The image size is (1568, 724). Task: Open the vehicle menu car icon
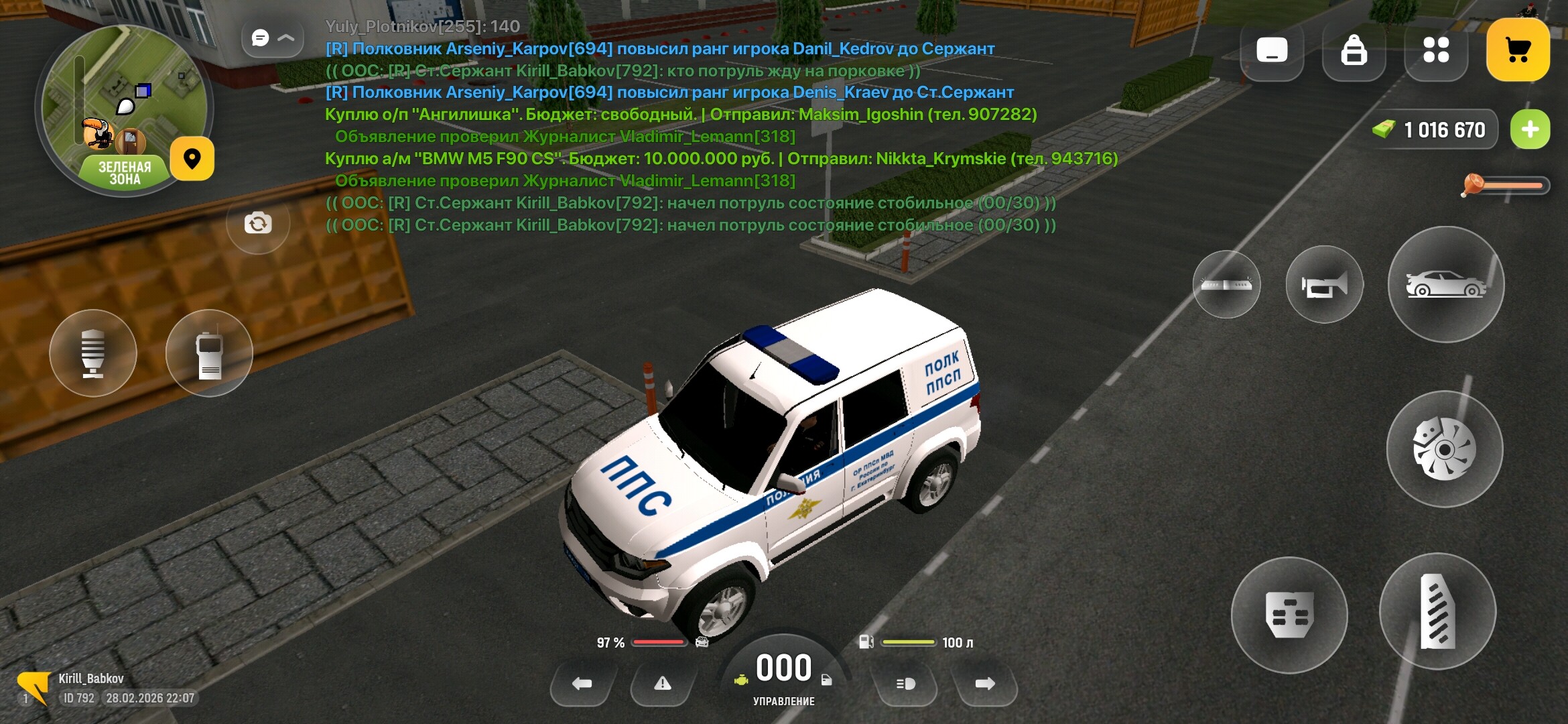coord(1446,284)
